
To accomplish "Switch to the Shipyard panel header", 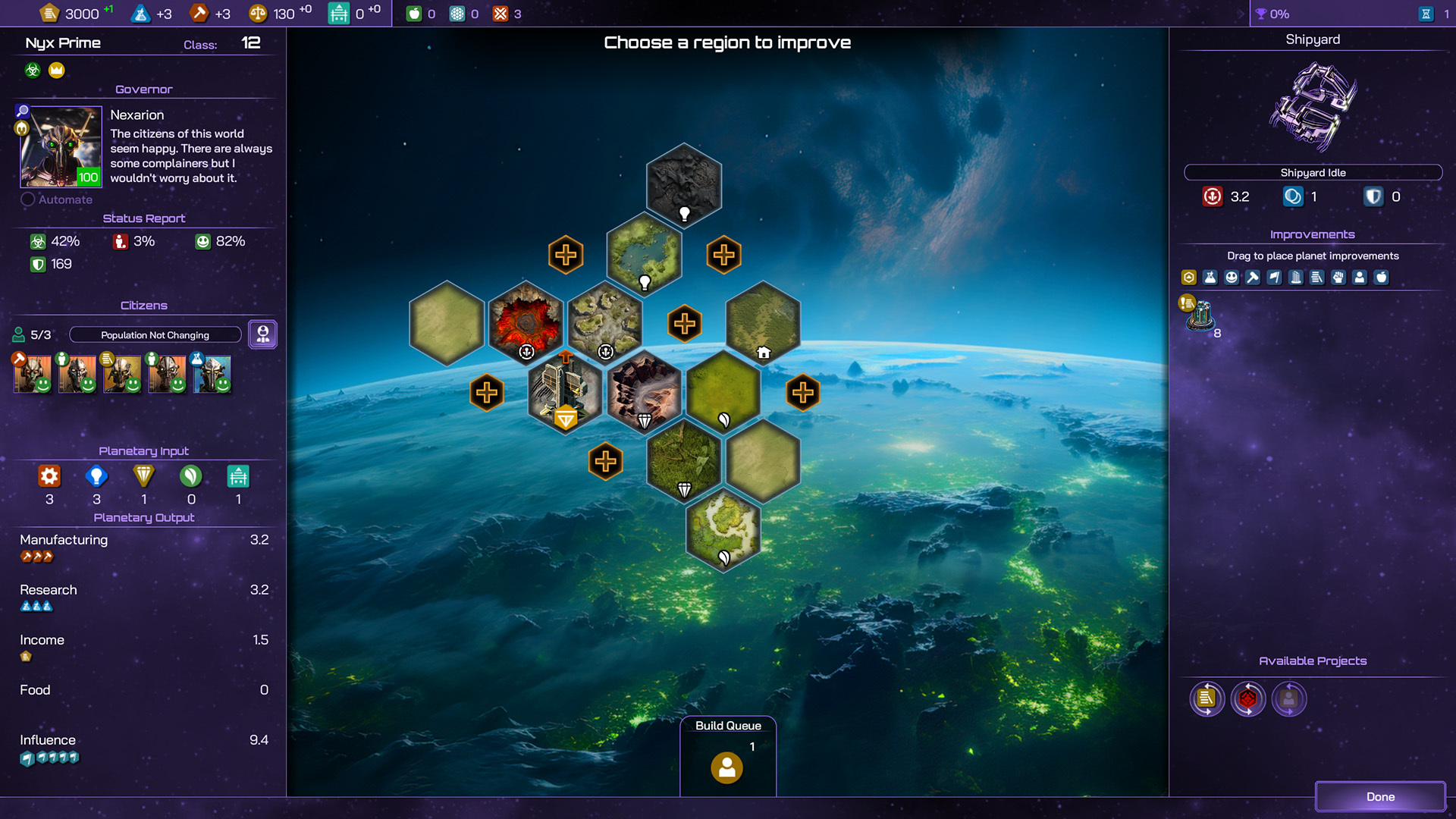I will [x=1313, y=39].
